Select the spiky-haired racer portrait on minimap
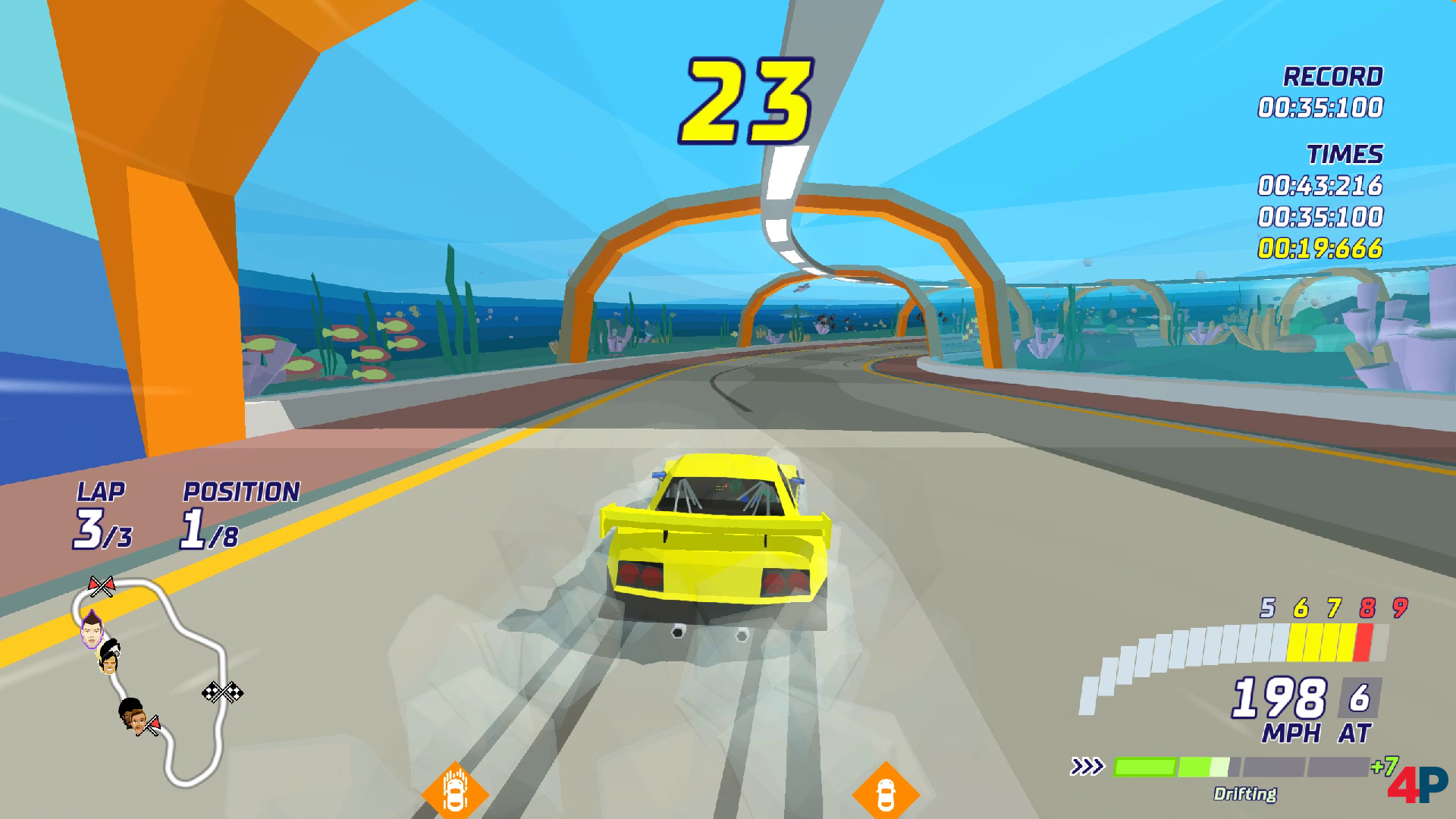This screenshot has height=819, width=1456. pos(92,630)
